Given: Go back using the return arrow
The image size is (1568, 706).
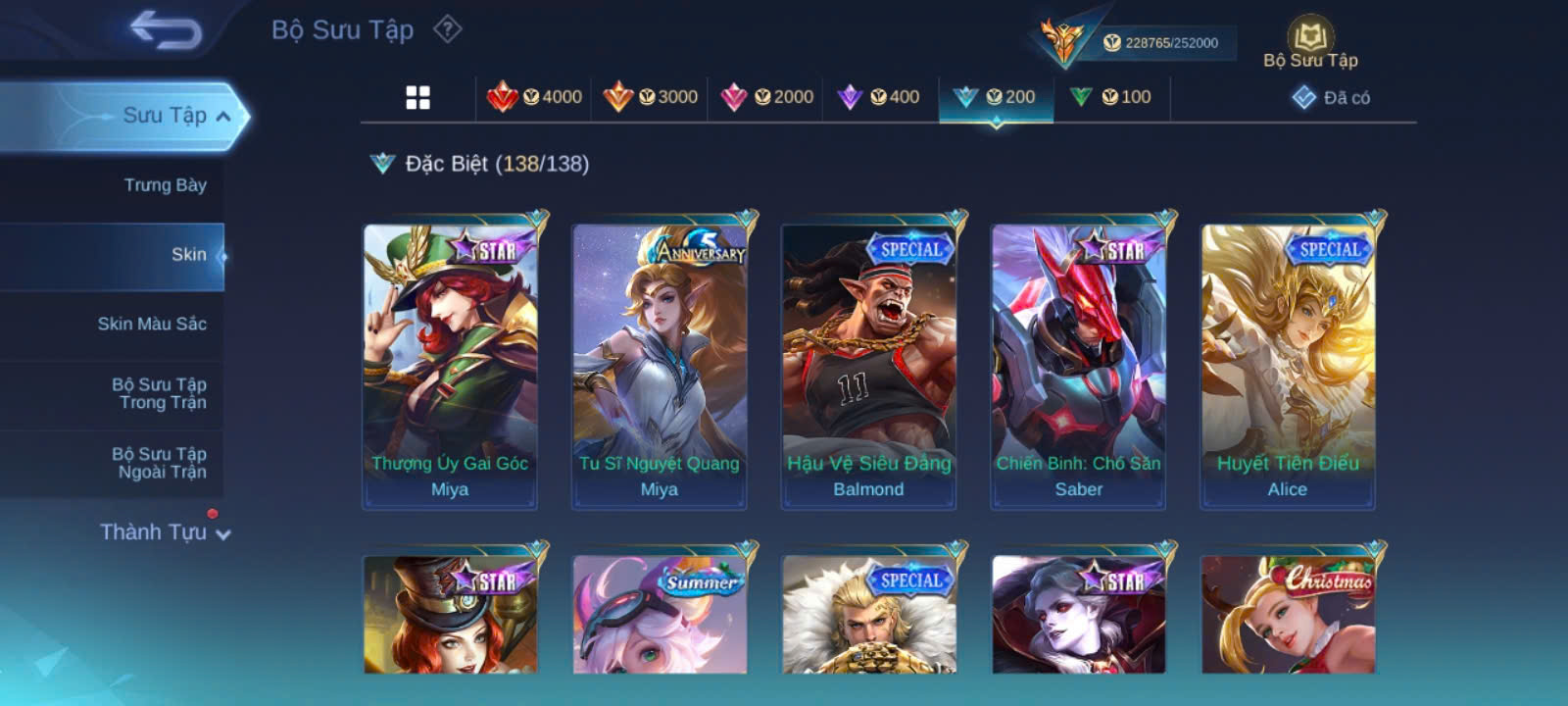Looking at the screenshot, I should pyautogui.click(x=166, y=30).
